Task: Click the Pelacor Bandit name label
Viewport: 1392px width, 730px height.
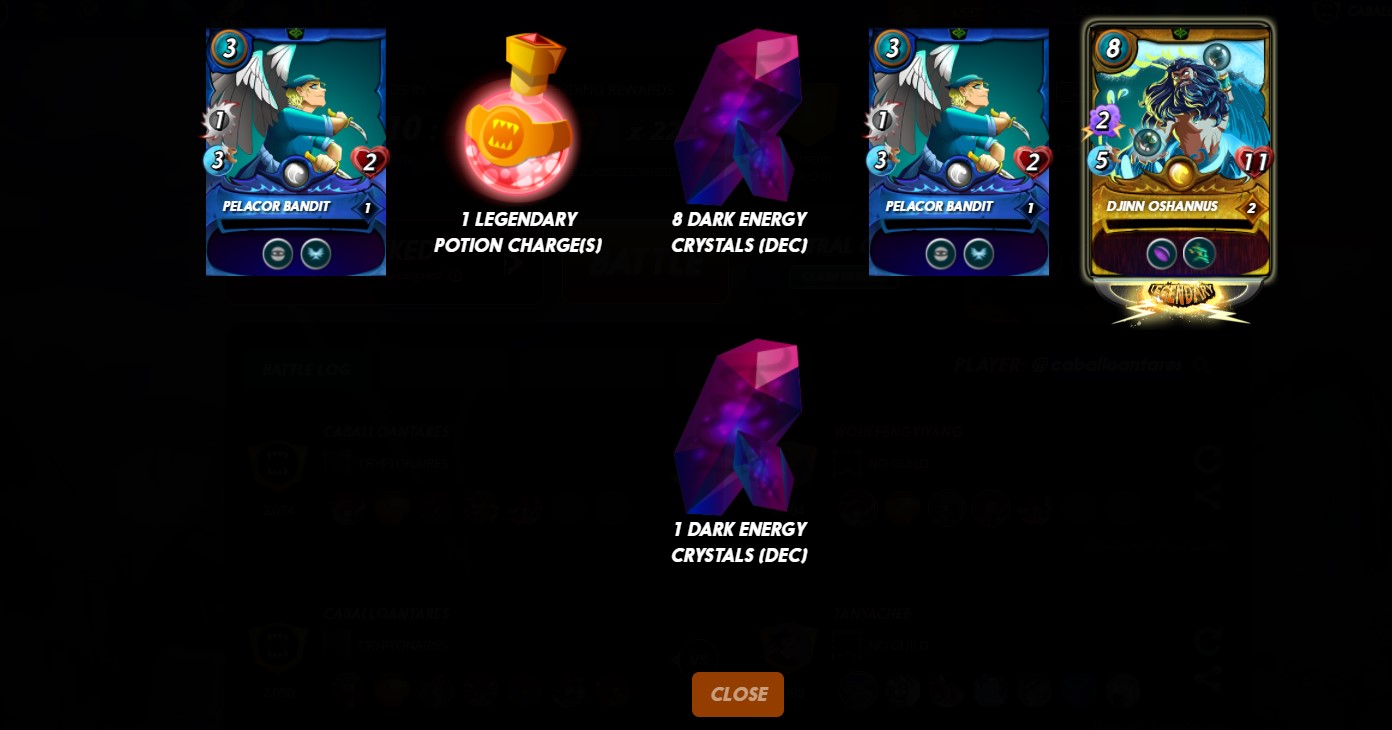Action: 276,207
